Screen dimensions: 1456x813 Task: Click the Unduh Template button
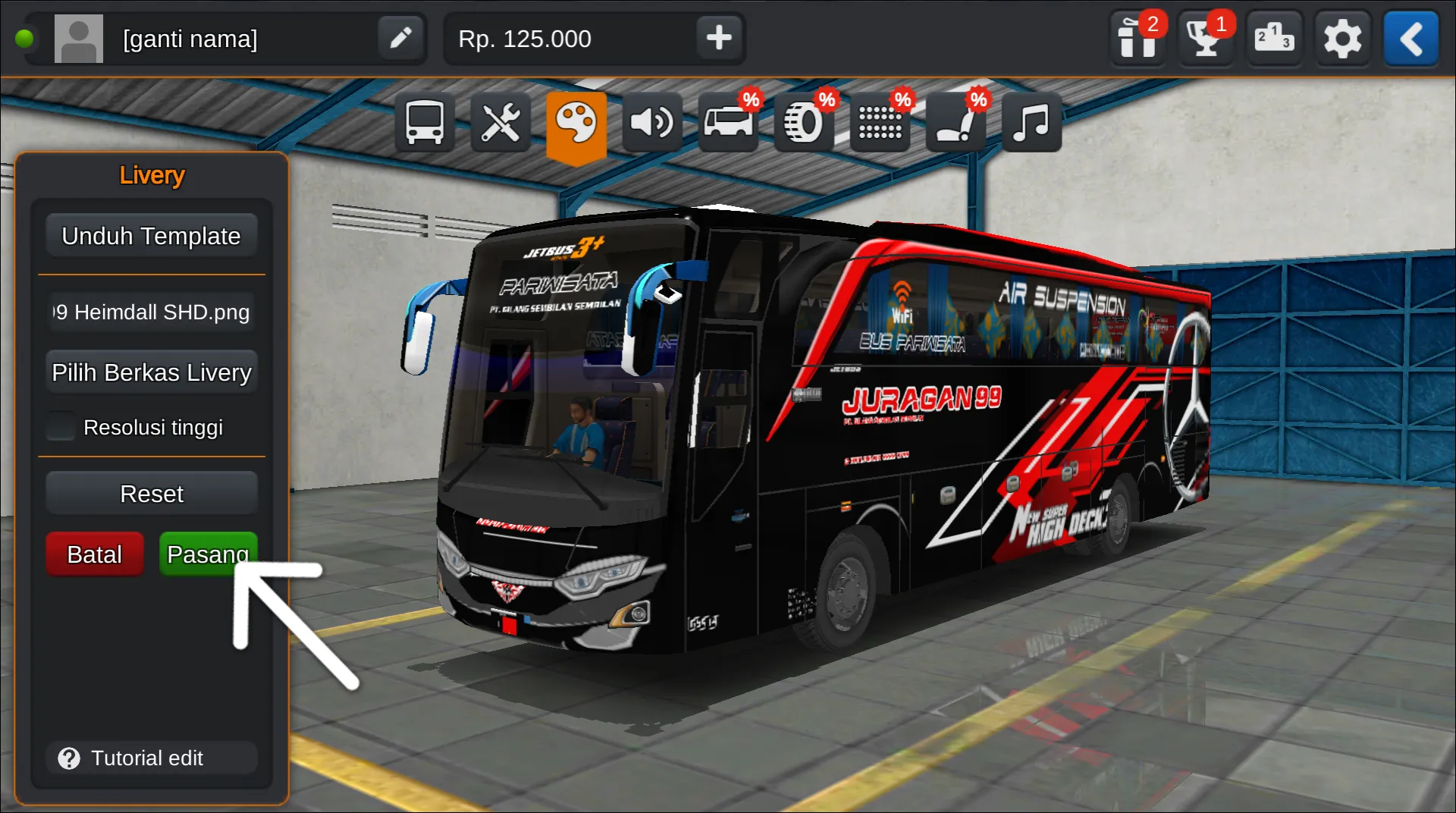click(x=151, y=236)
